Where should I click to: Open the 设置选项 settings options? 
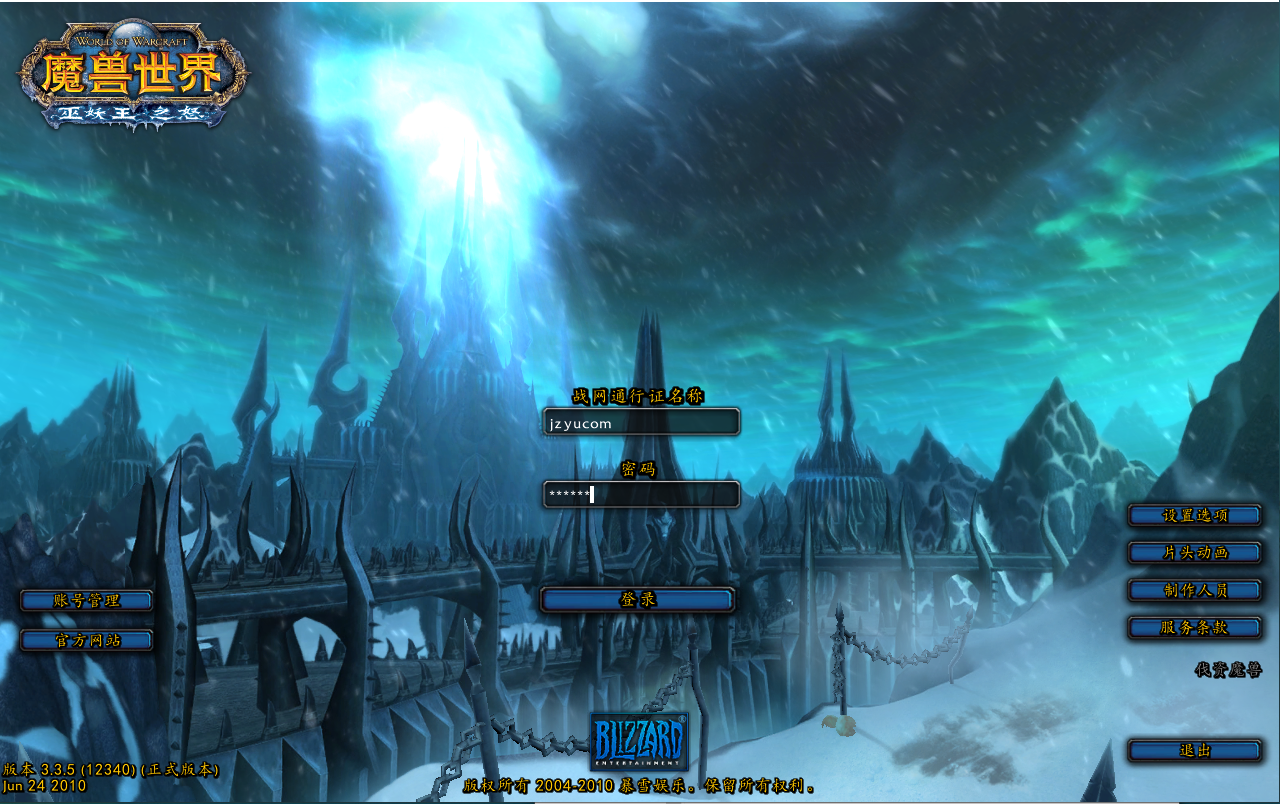point(1194,515)
